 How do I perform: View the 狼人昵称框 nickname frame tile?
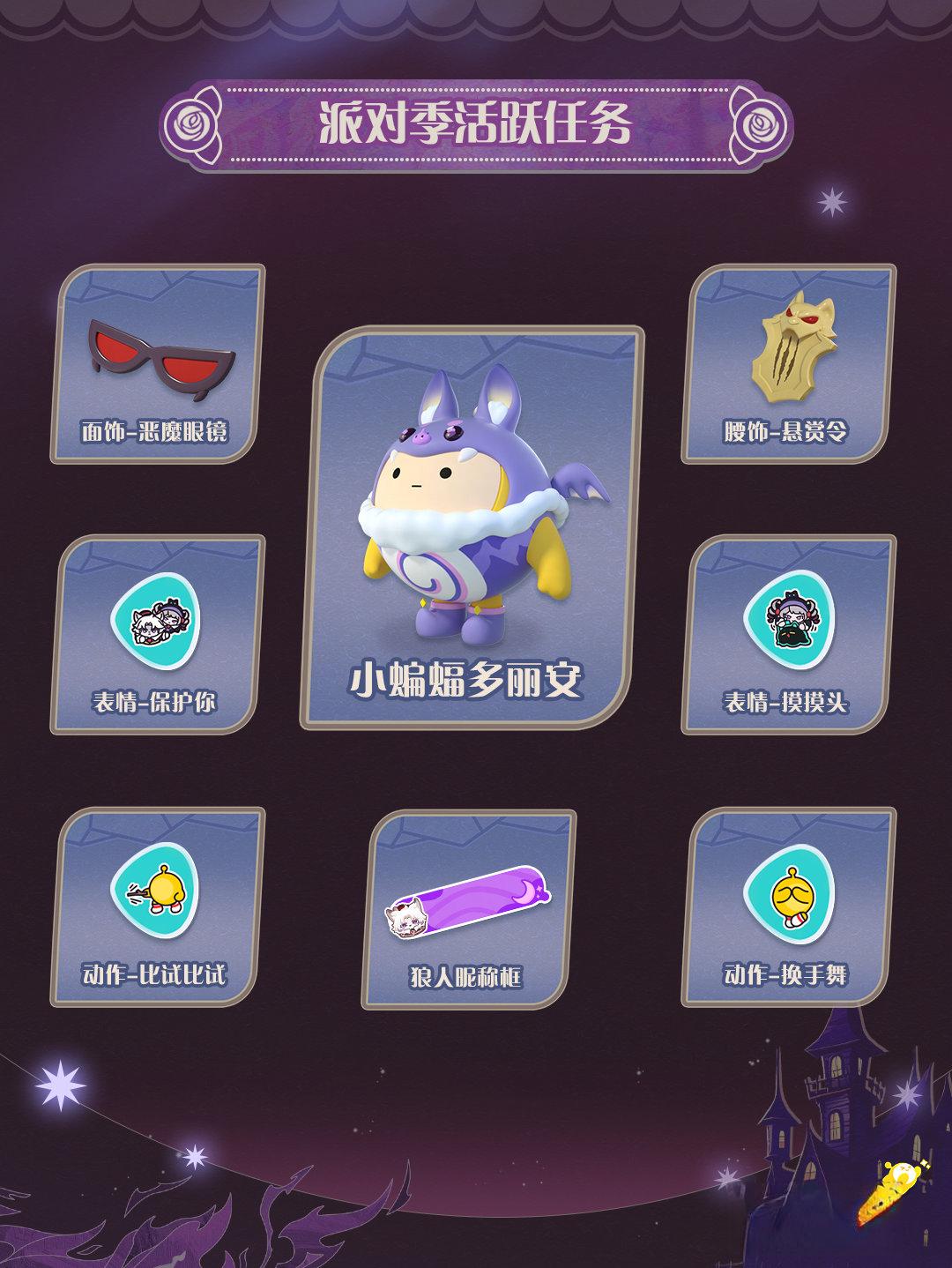(469, 909)
